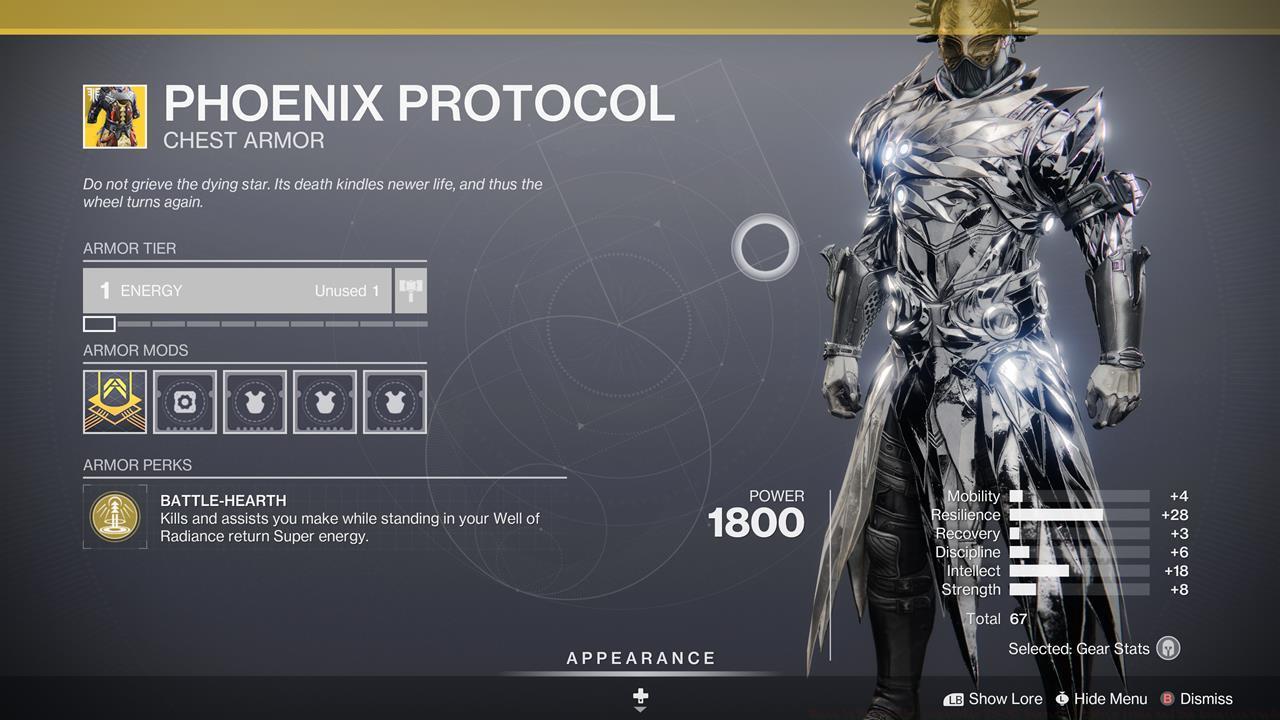Click the first empty armor mod socket
The height and width of the screenshot is (720, 1280).
tap(254, 400)
